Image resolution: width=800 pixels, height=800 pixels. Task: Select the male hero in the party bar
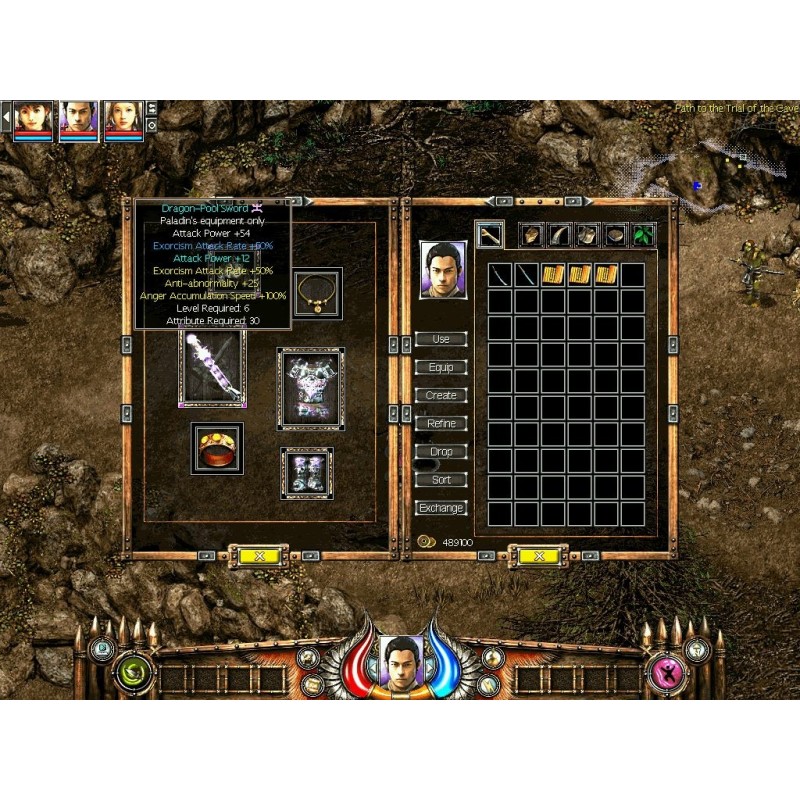tap(78, 120)
